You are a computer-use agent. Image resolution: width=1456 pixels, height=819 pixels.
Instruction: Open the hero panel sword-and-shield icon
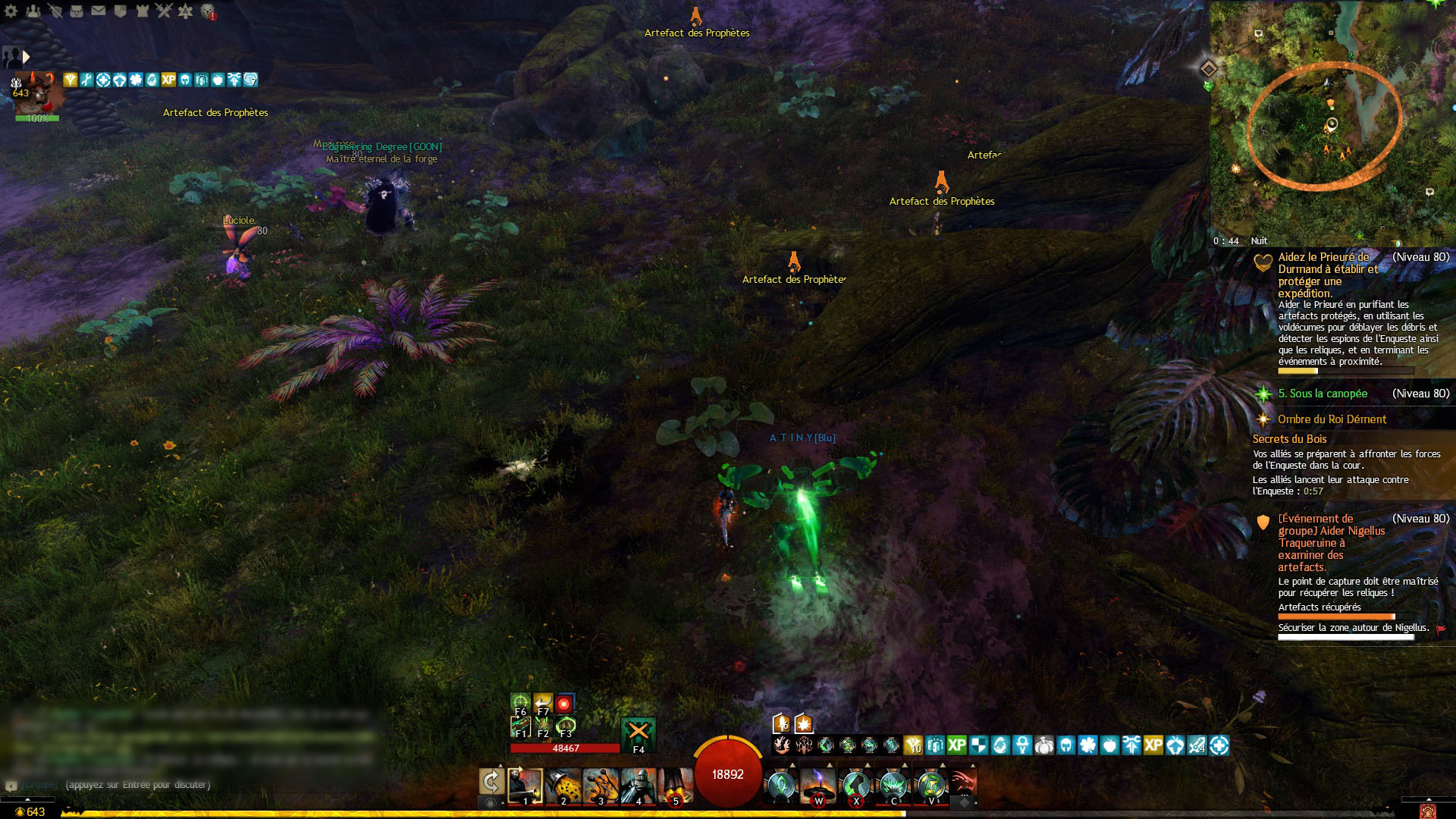[x=55, y=11]
